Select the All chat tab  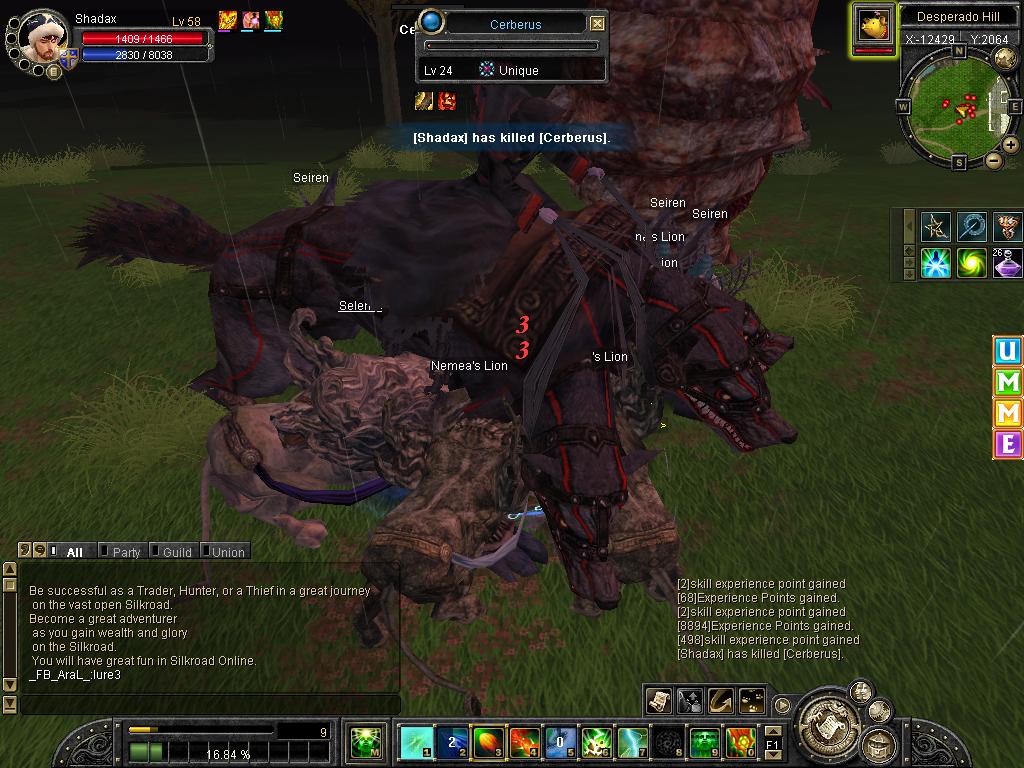pos(74,552)
